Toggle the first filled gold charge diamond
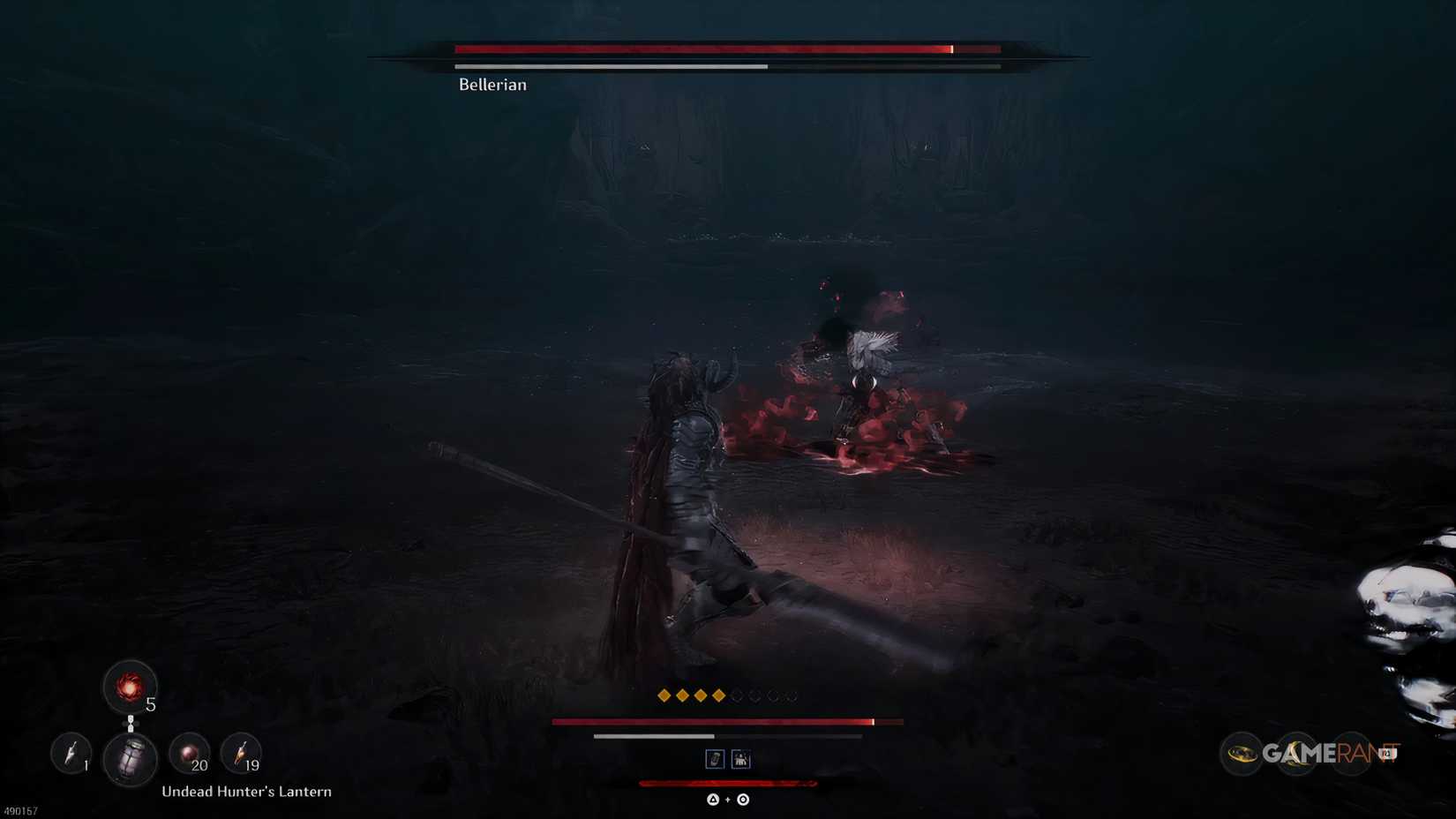The height and width of the screenshot is (819, 1456). (x=664, y=695)
